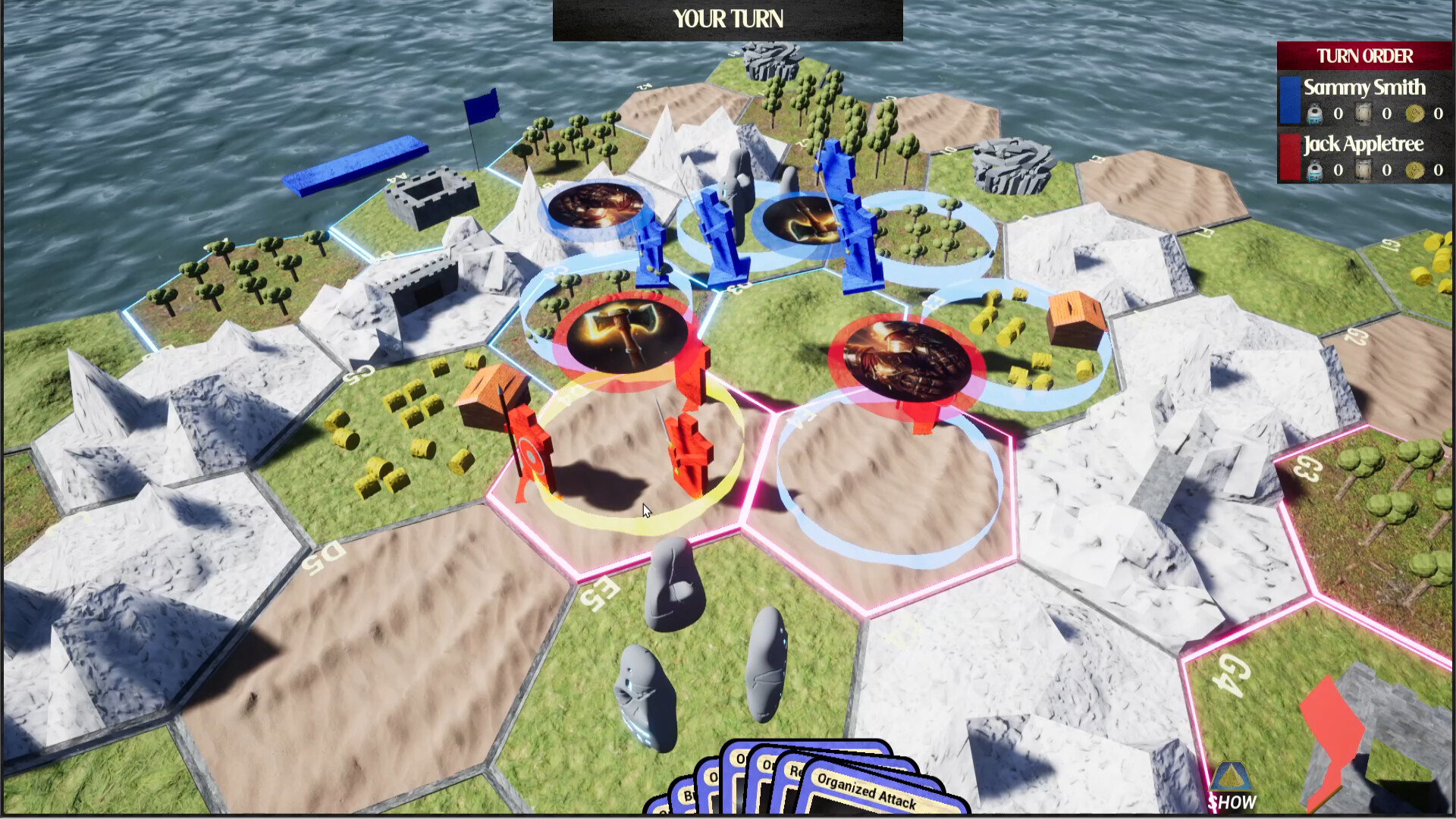1456x819 pixels.
Task: Select player name Sammy Smith
Action: pos(1363,87)
